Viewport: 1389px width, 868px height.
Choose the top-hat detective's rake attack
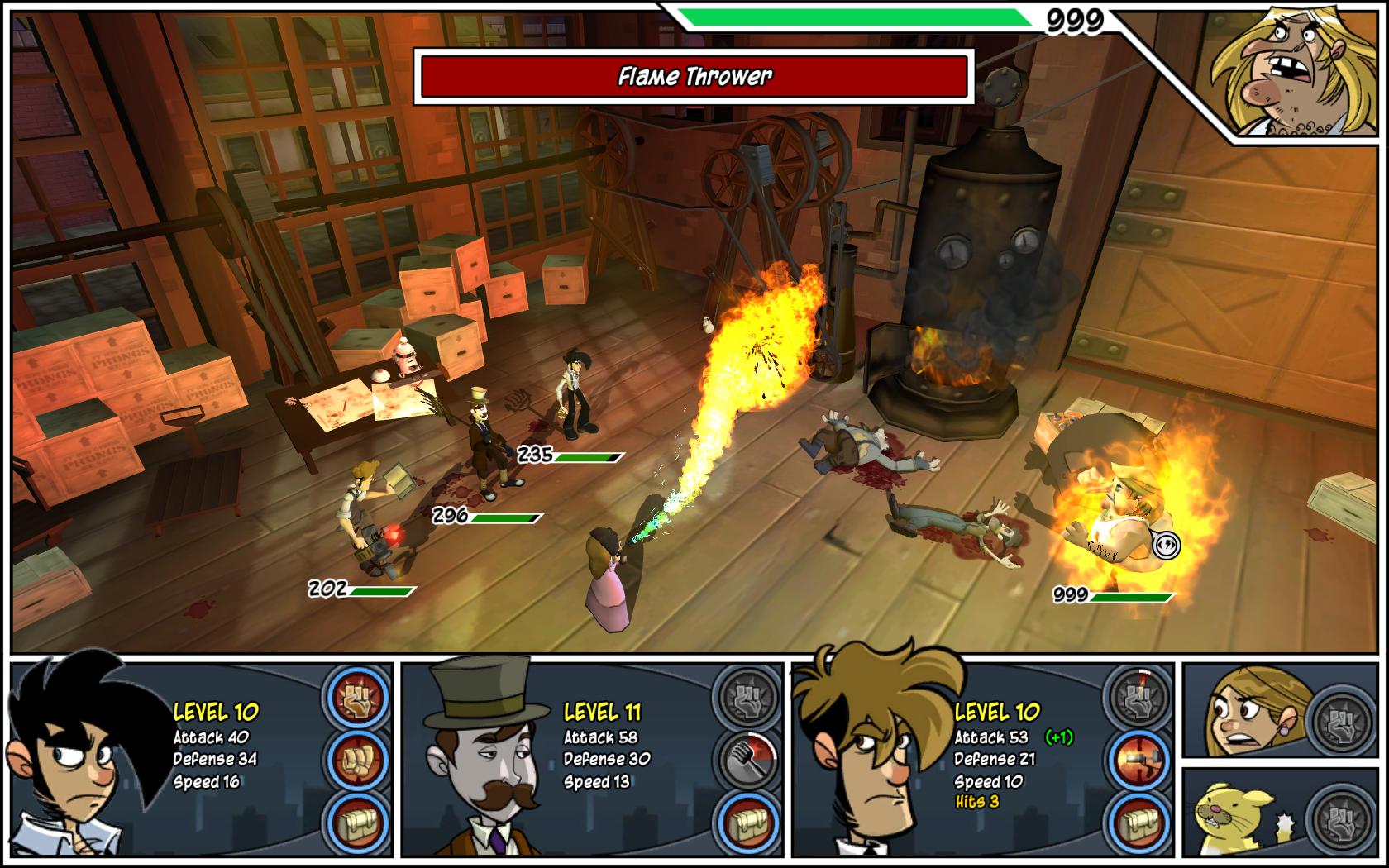(x=748, y=757)
